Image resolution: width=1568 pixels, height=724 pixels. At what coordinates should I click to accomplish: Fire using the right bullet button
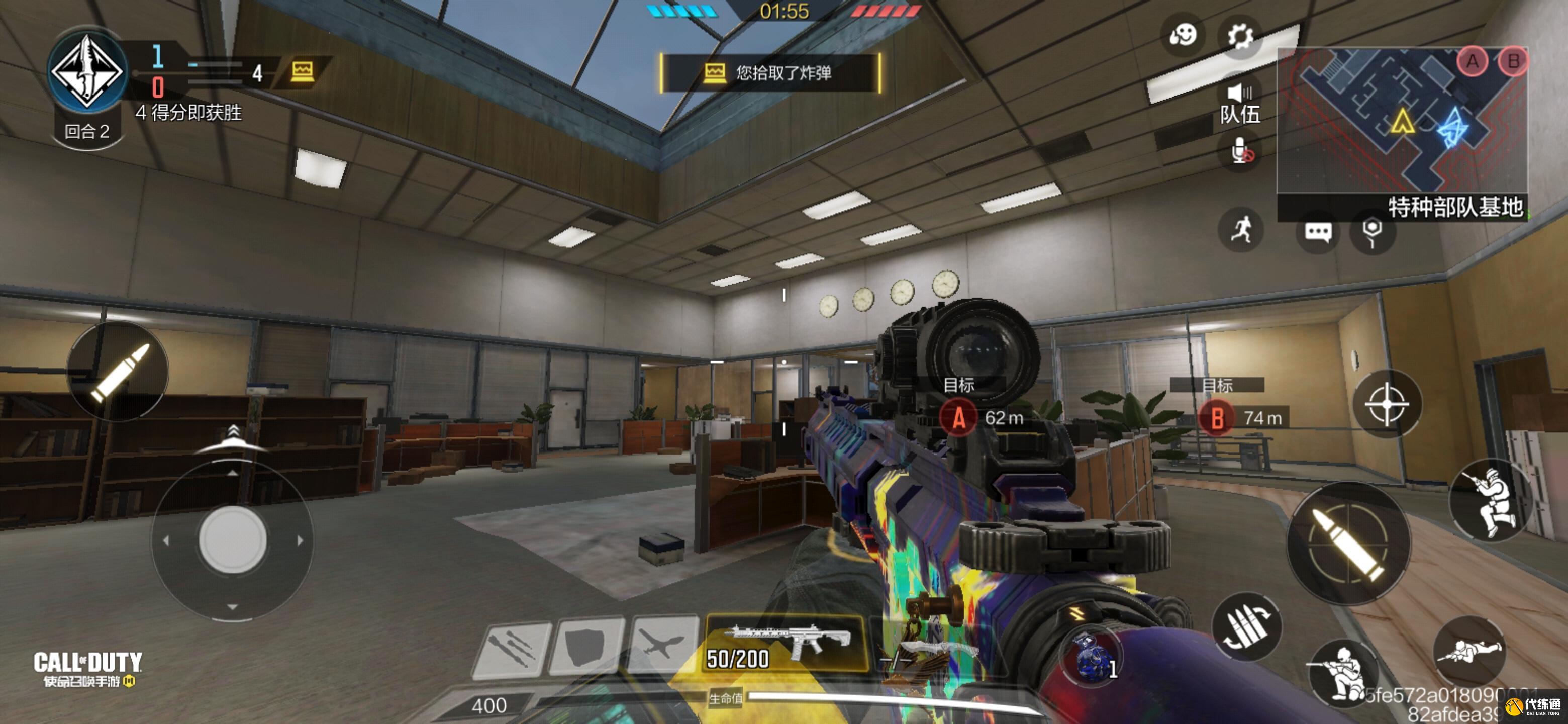tap(1348, 544)
